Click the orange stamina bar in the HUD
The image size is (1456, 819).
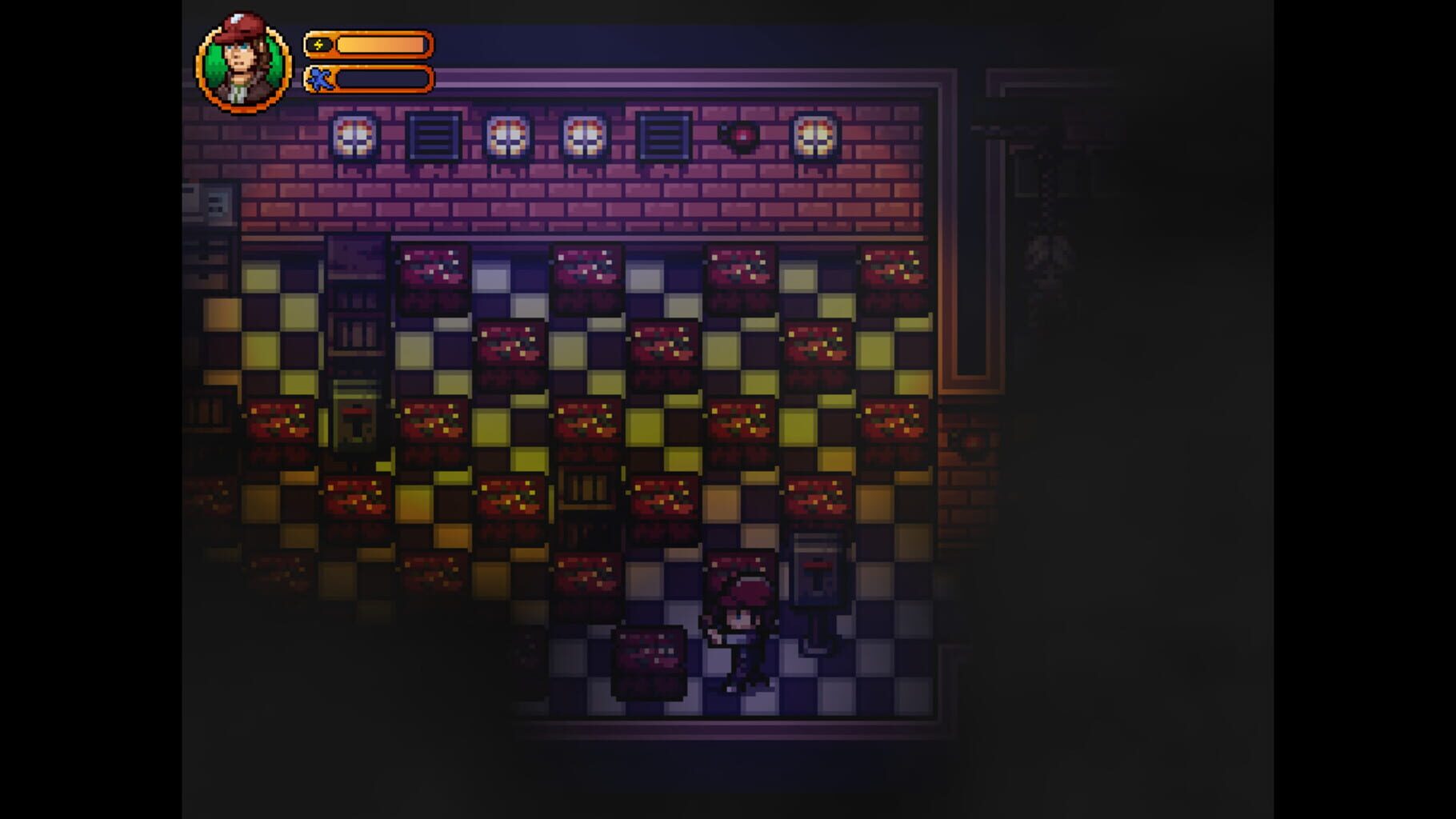380,45
